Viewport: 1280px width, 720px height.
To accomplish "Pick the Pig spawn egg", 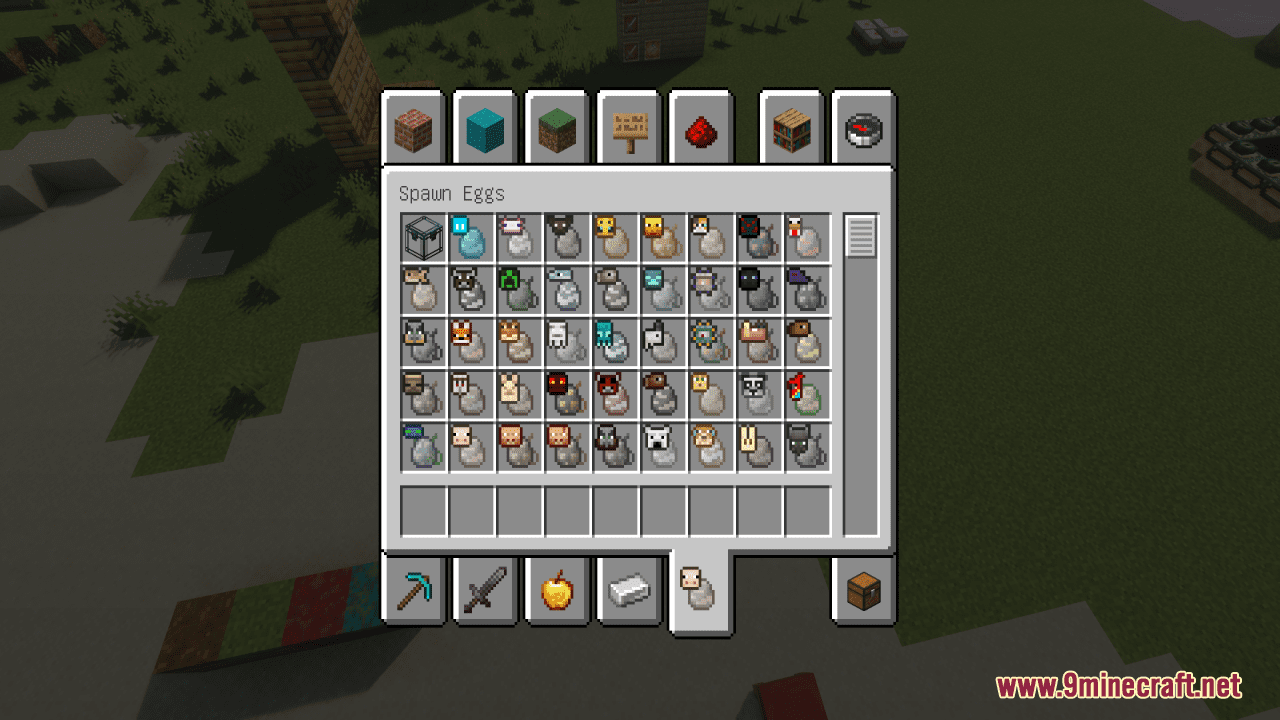I will pyautogui.click(x=470, y=446).
